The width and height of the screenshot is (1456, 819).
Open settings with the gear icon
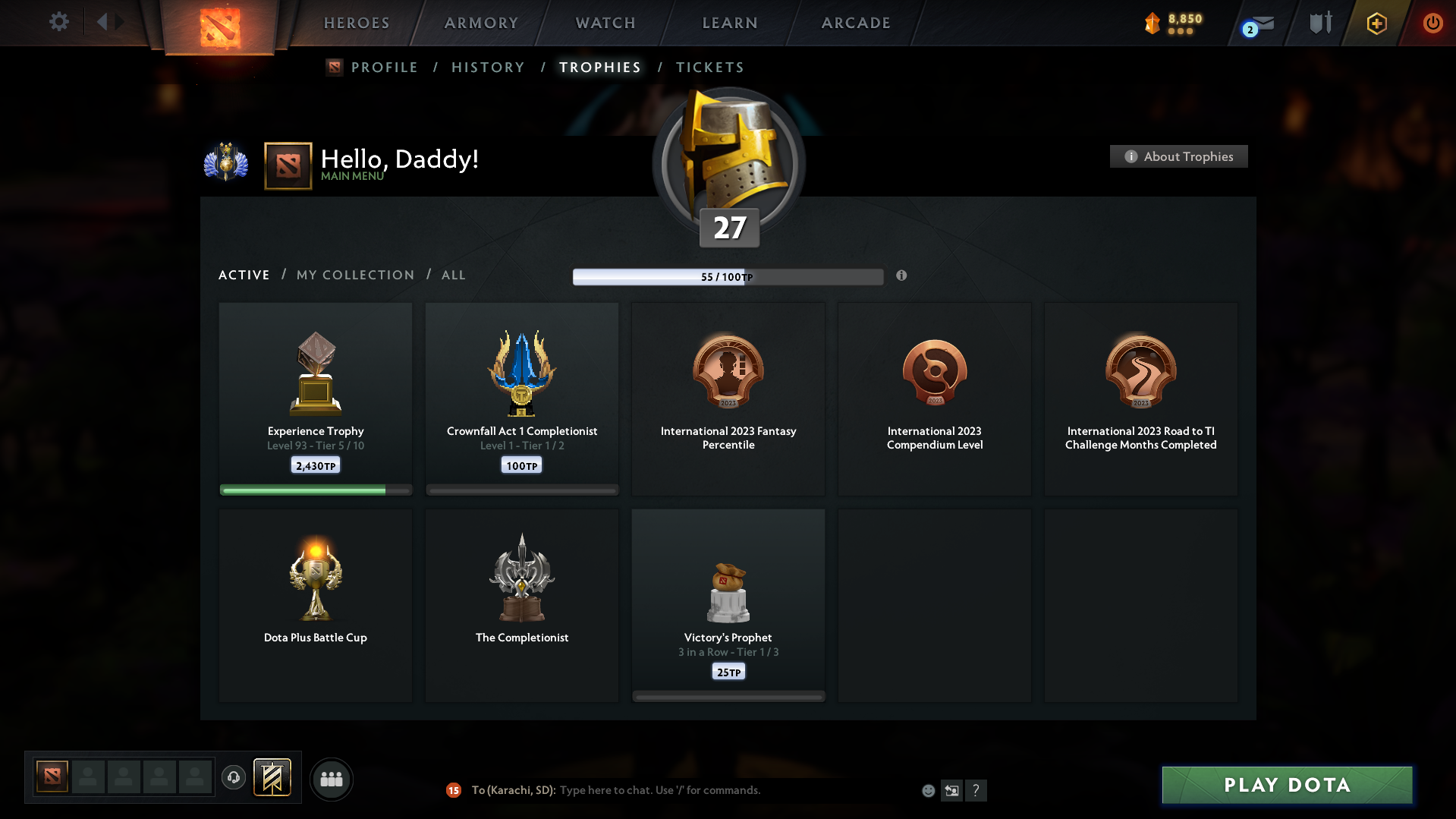point(59,22)
